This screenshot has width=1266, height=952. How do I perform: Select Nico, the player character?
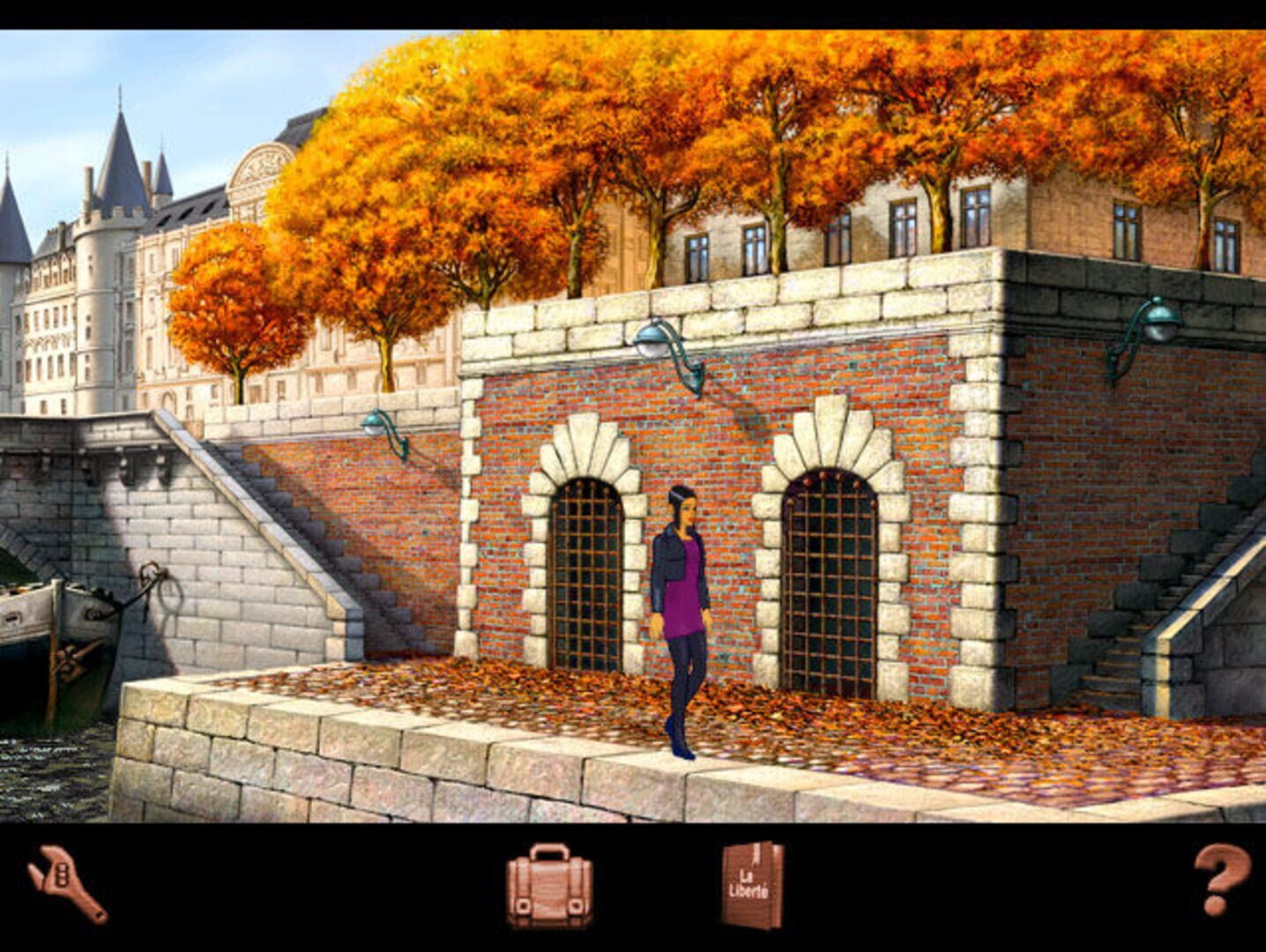683,608
